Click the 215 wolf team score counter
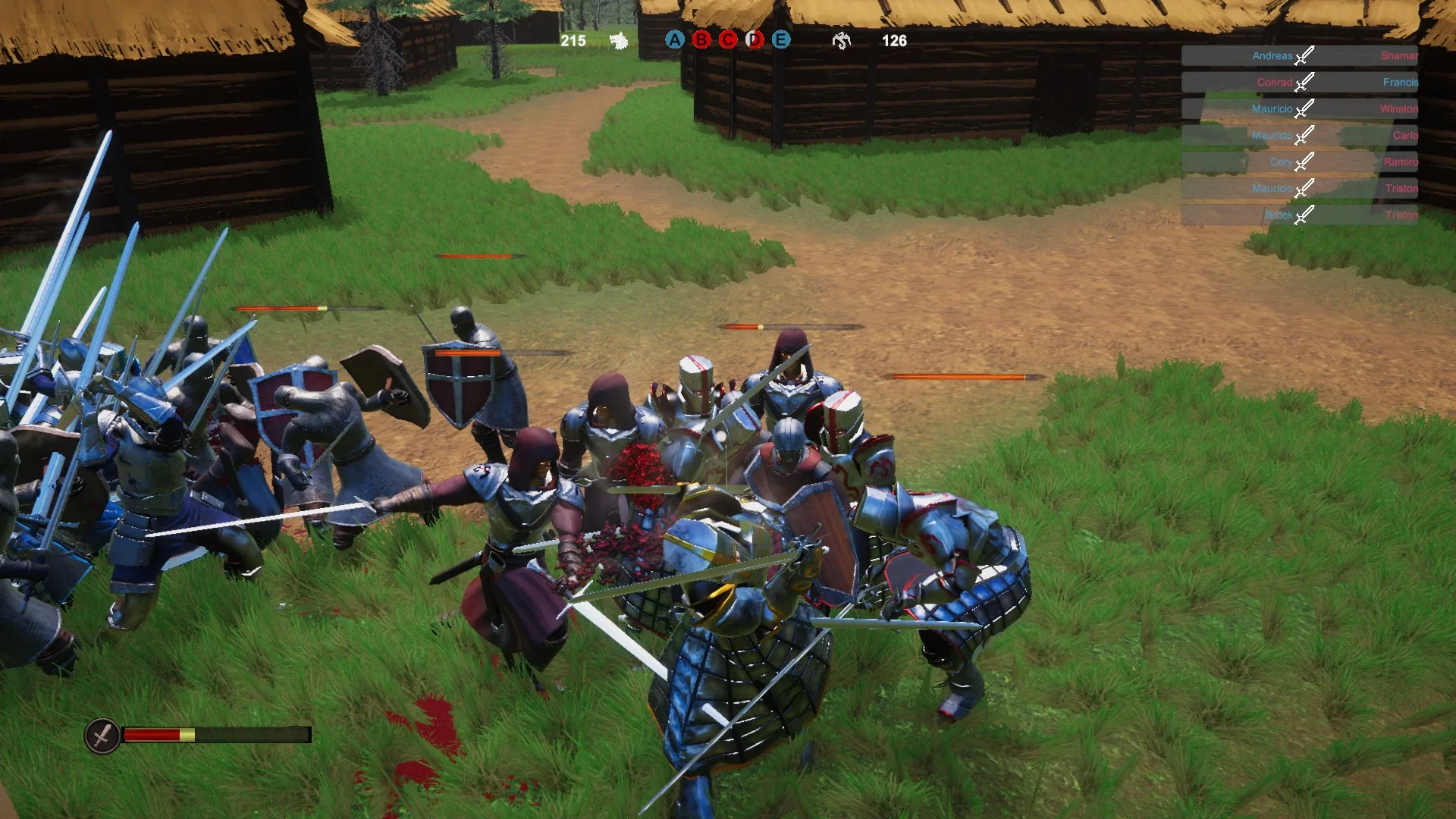 click(x=573, y=40)
